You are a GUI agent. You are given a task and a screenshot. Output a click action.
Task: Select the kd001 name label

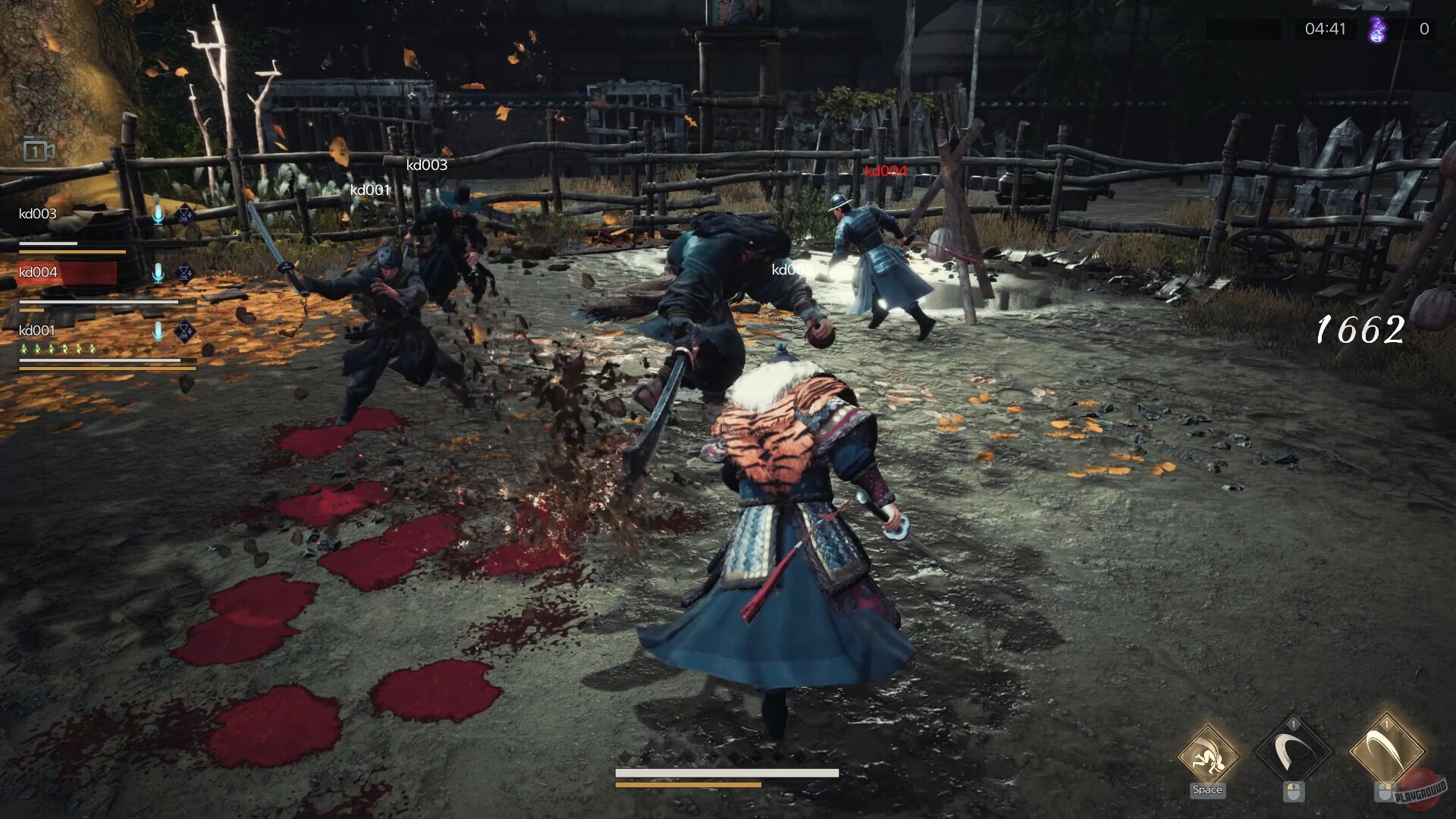37,331
